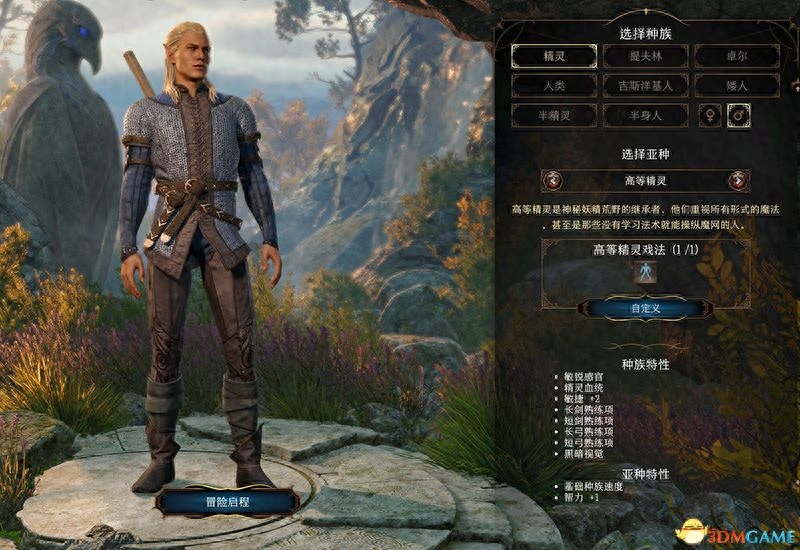800x550 pixels.
Task: Start the game with 冒险启程
Action: point(225,498)
